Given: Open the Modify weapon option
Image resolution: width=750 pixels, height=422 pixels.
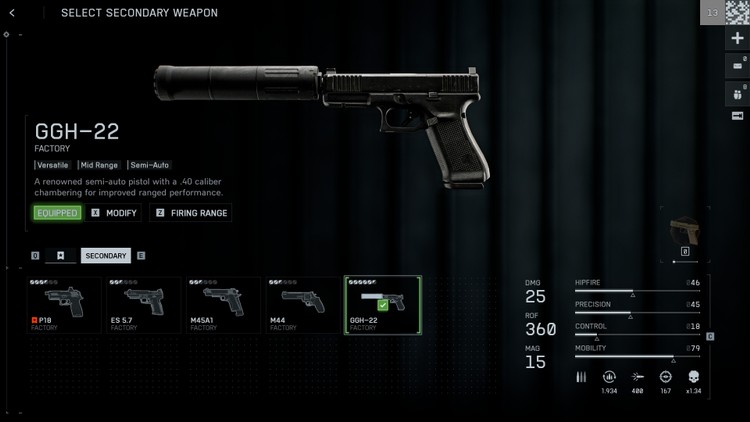Looking at the screenshot, I should (x=115, y=213).
